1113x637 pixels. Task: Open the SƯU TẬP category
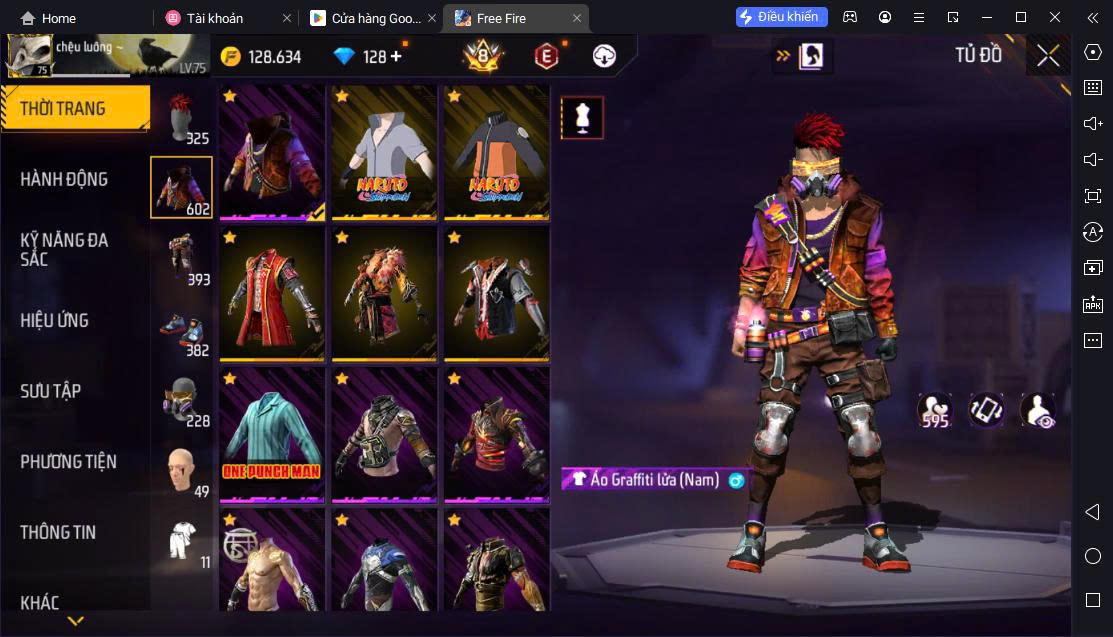pyautogui.click(x=50, y=391)
